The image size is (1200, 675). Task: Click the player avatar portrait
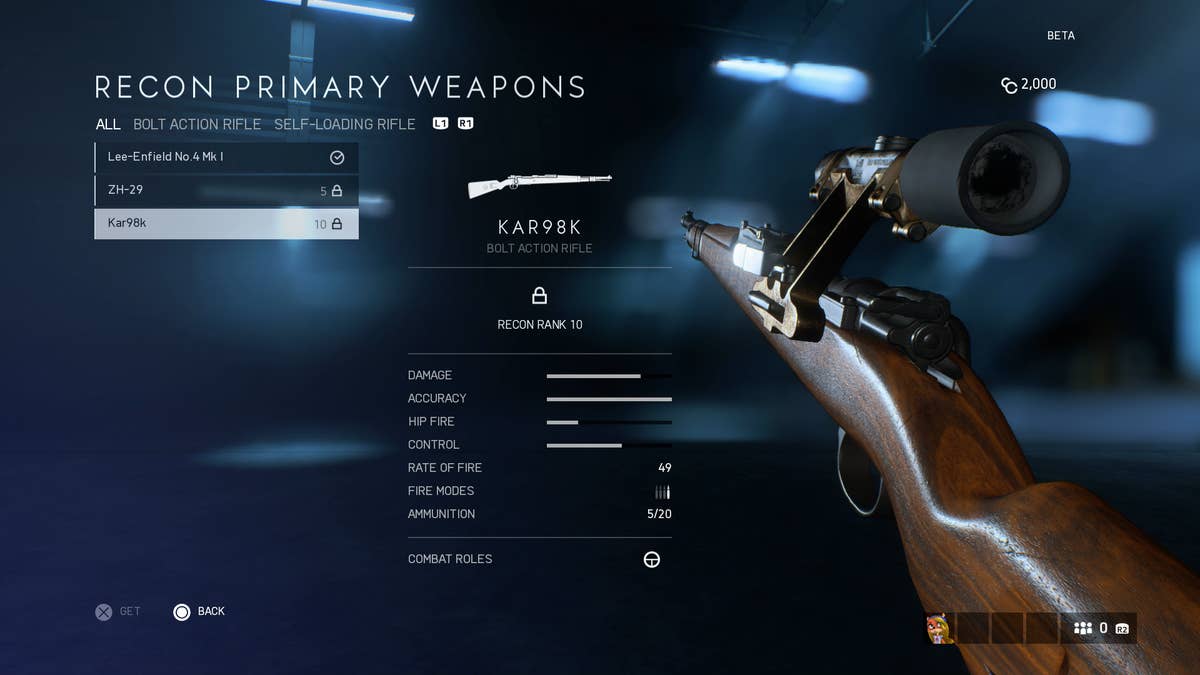pos(940,628)
